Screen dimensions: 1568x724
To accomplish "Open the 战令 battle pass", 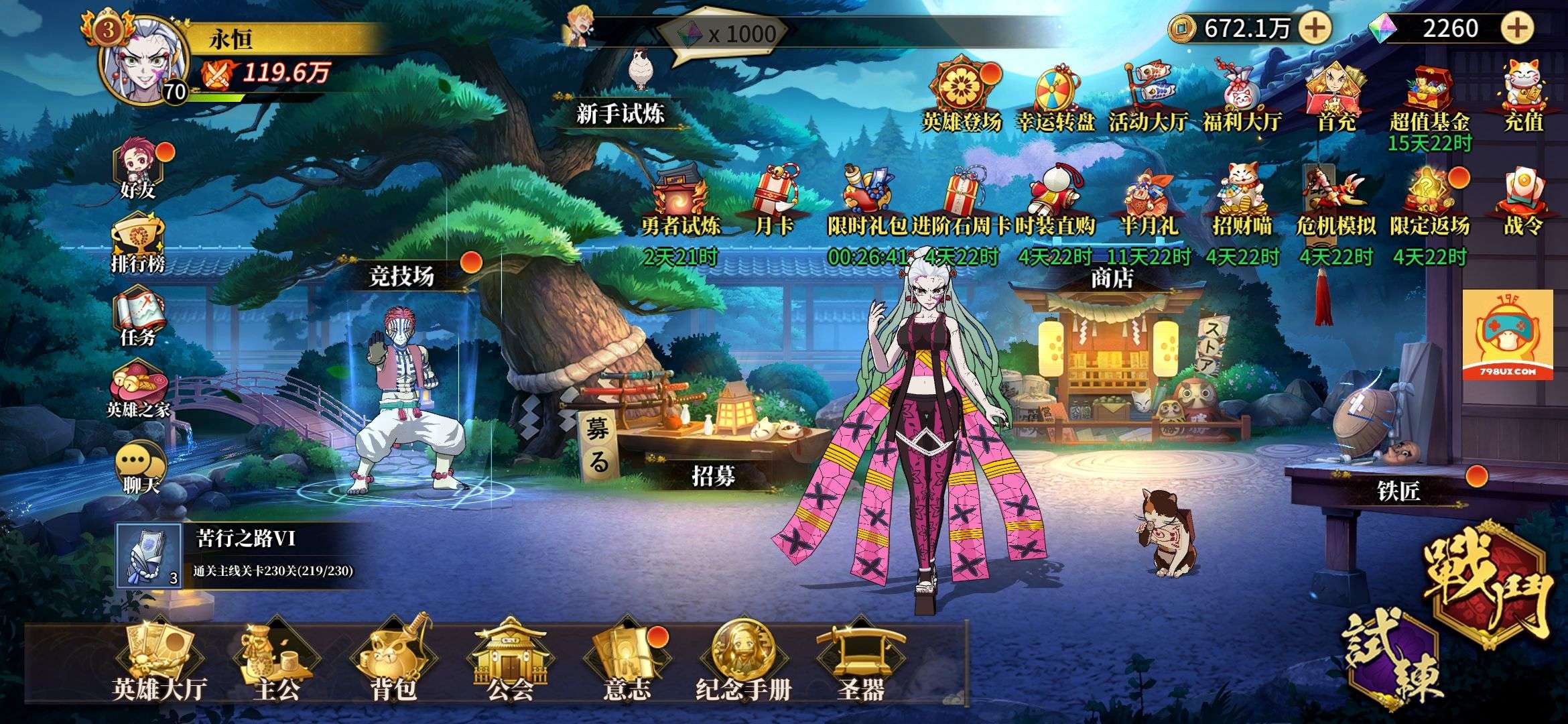I will [1523, 201].
